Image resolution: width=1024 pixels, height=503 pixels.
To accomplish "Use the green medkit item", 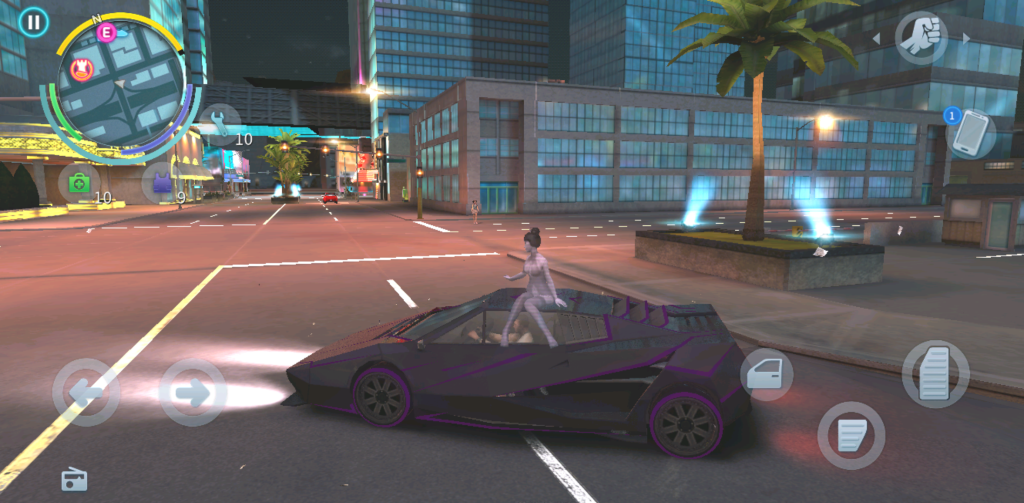I will (79, 183).
